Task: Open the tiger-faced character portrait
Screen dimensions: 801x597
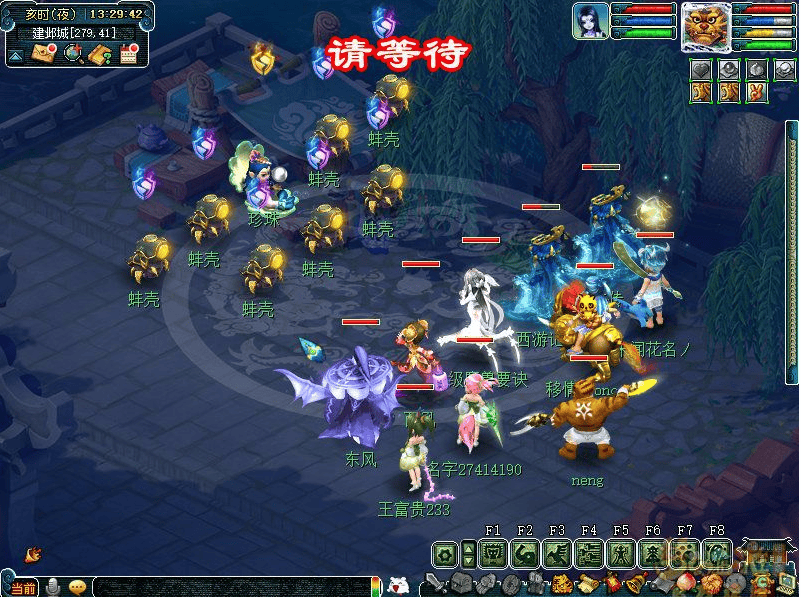Action: pos(706,26)
